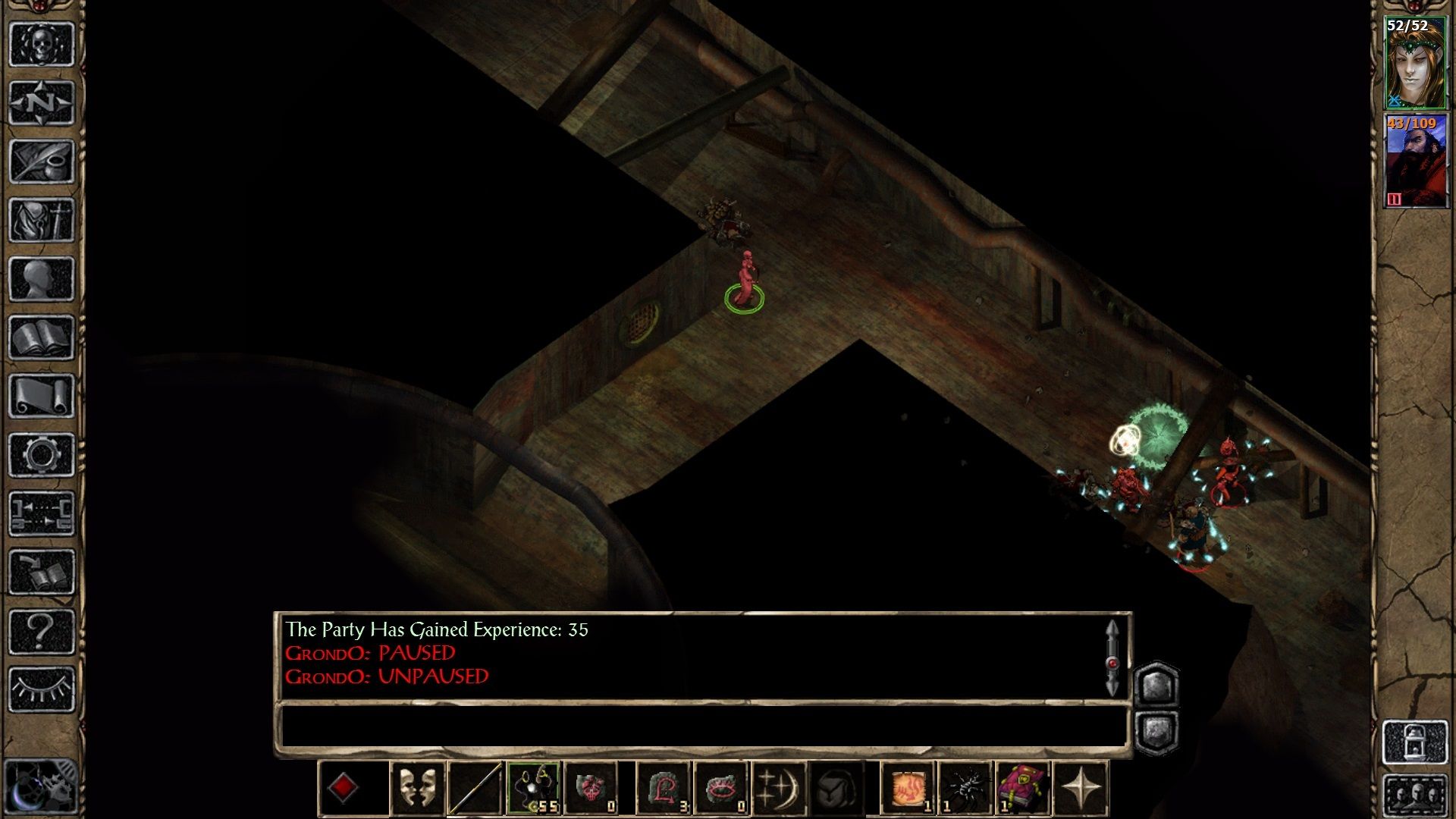Select the green-haired elf portrait
1456x819 pixels.
pos(1415,64)
